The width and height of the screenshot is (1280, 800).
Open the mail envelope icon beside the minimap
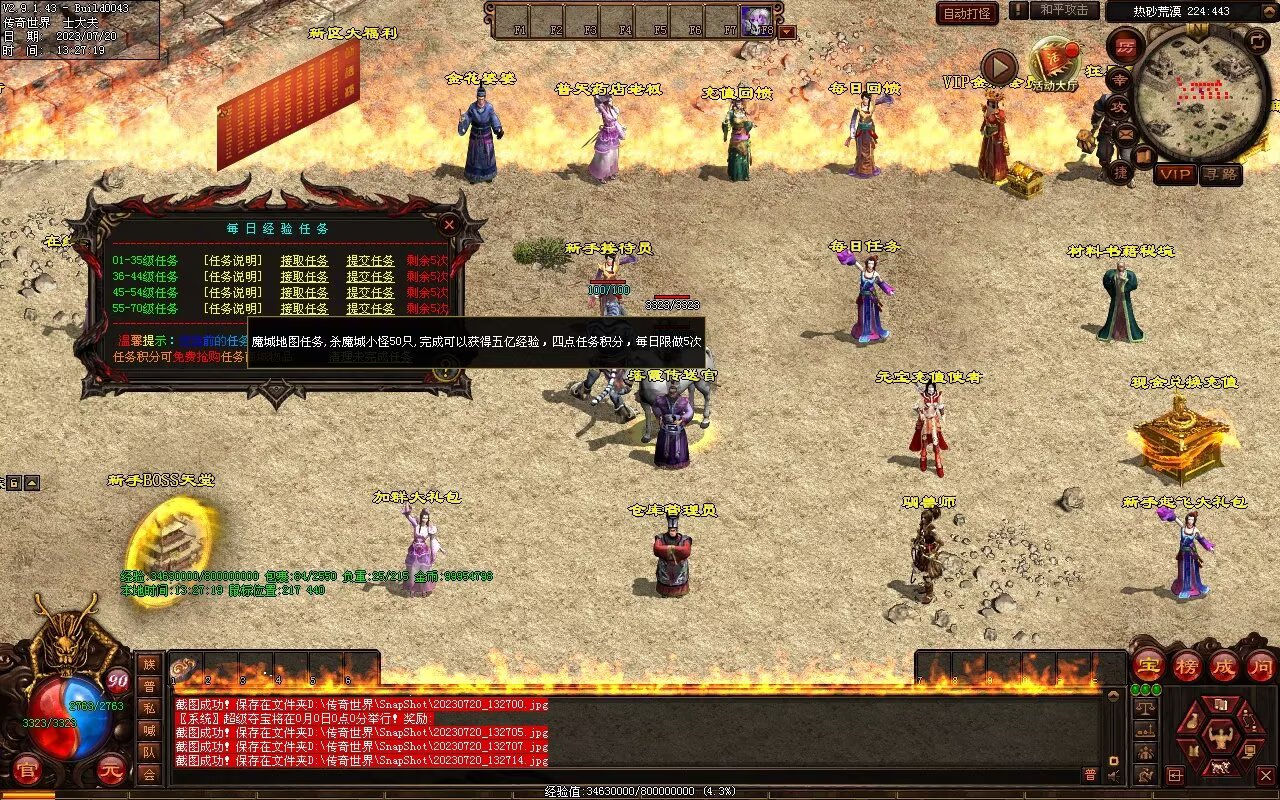[x=1125, y=132]
